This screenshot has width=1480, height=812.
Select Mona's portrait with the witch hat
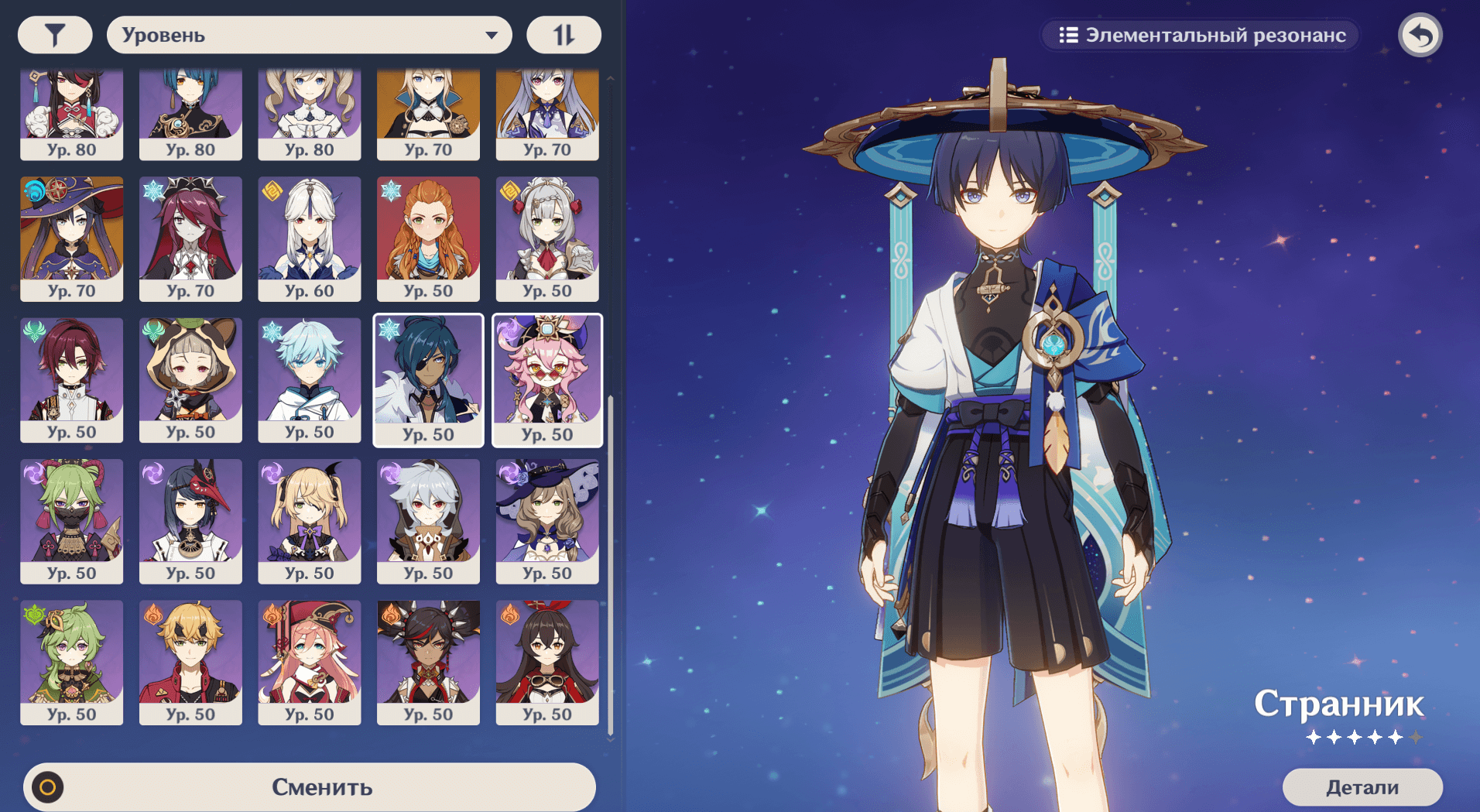(x=71, y=238)
